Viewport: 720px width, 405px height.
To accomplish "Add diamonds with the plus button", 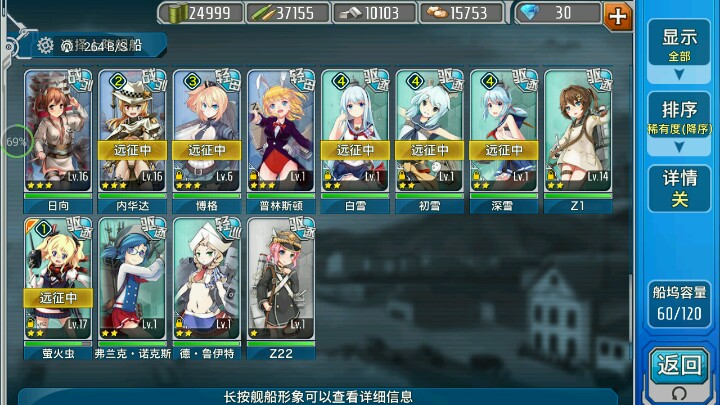I will 619,14.
